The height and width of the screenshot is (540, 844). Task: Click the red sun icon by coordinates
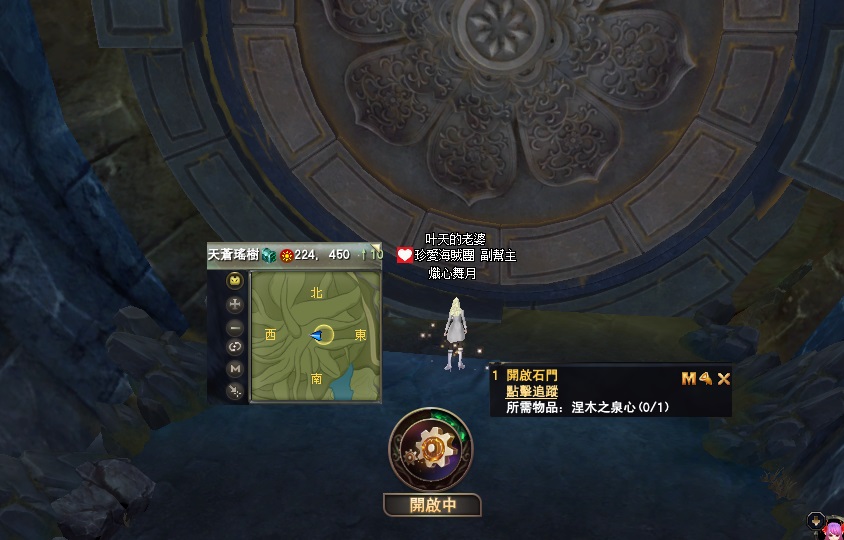coord(286,255)
